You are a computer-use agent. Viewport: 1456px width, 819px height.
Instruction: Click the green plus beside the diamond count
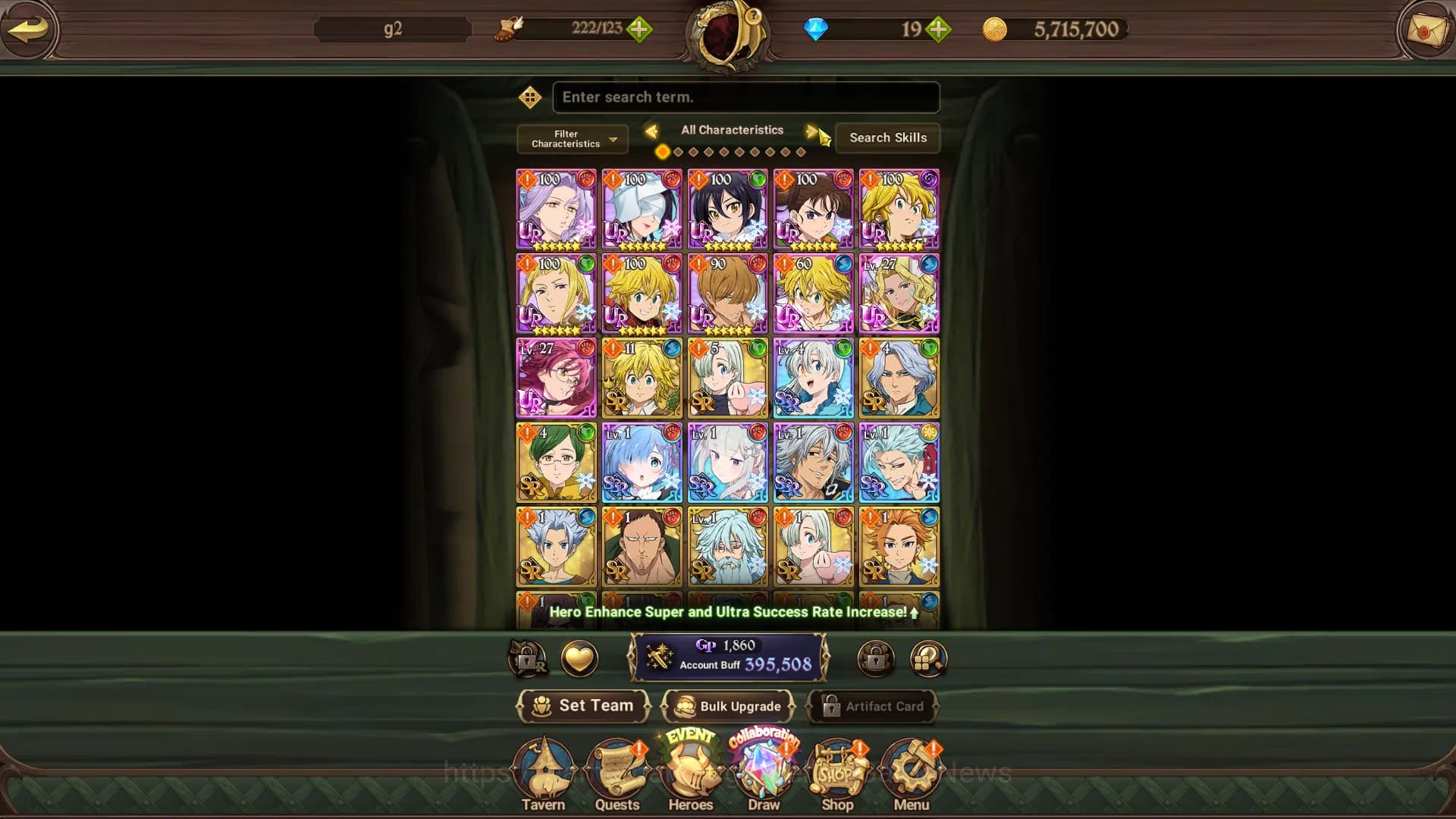(x=938, y=30)
